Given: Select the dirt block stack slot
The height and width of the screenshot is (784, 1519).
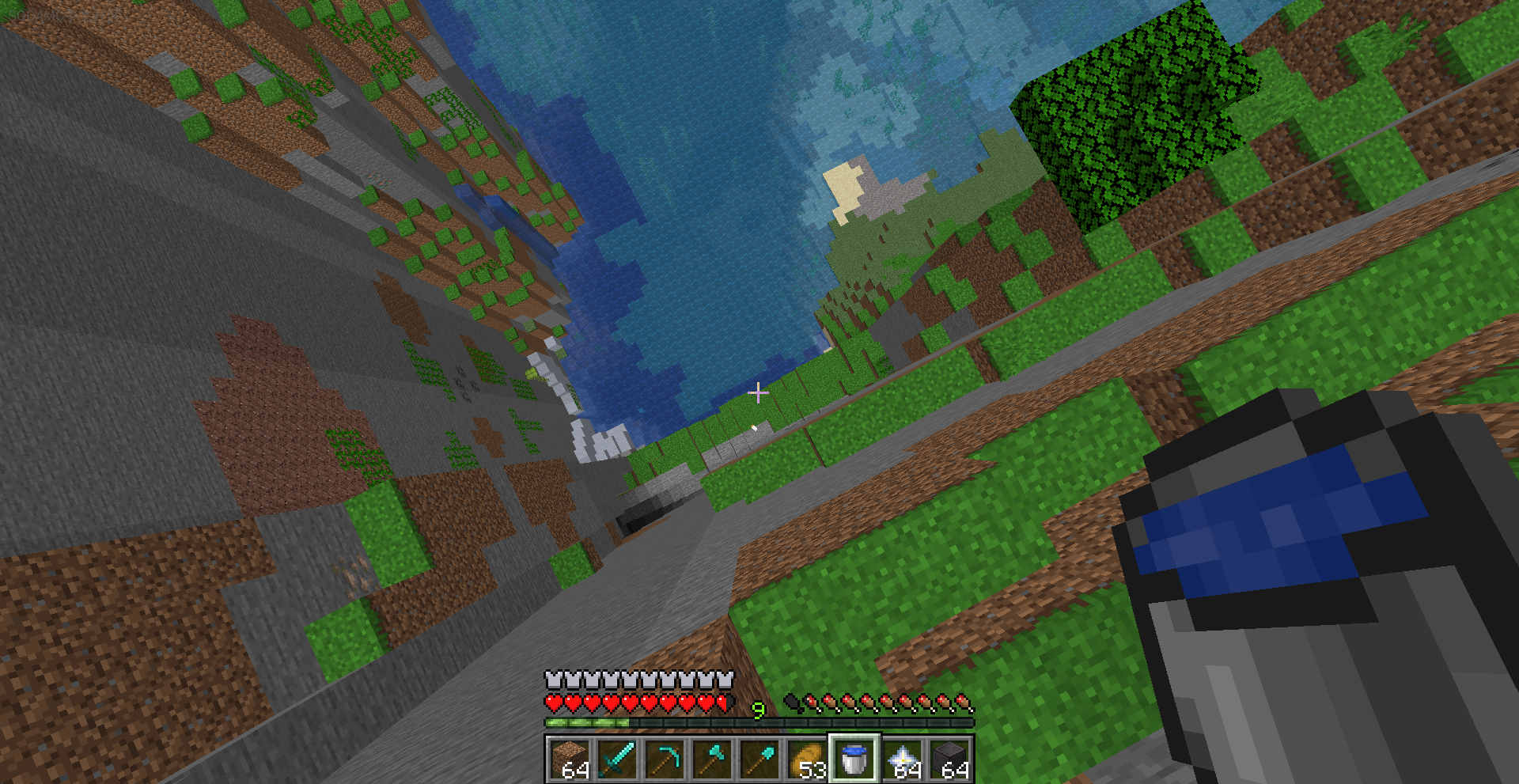Looking at the screenshot, I should coord(569,759).
